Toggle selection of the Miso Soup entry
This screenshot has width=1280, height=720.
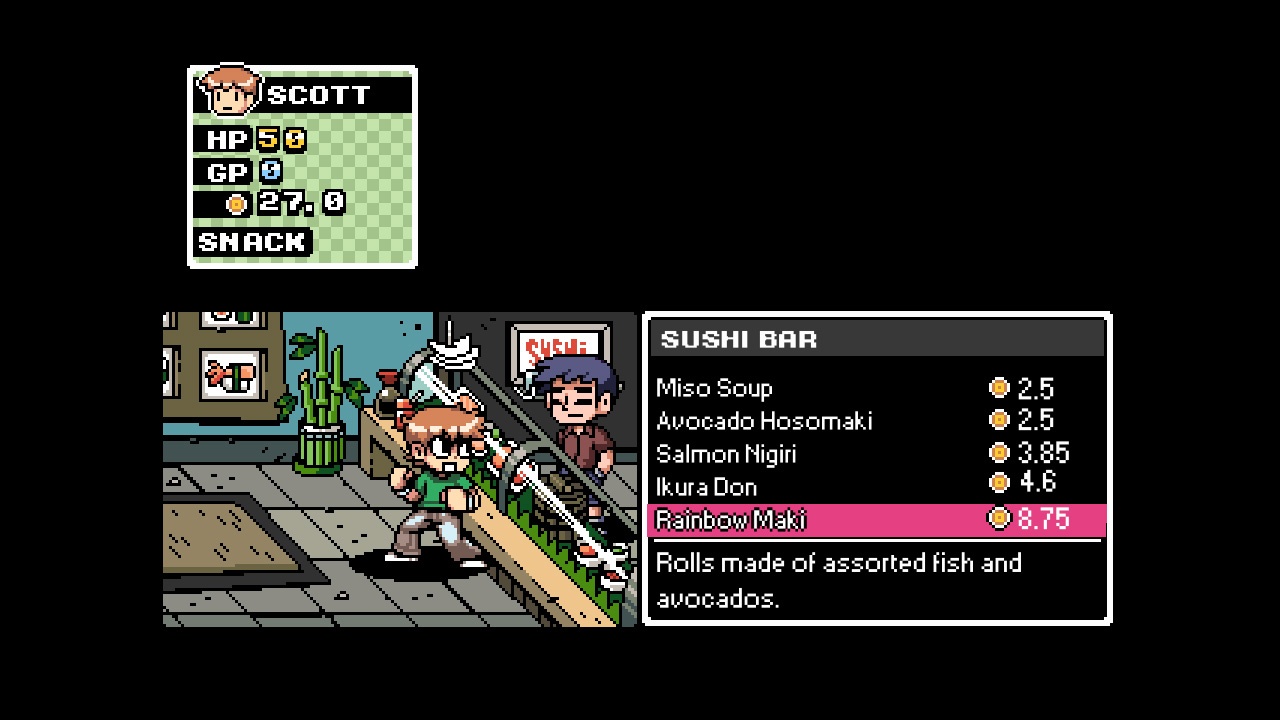click(713, 388)
